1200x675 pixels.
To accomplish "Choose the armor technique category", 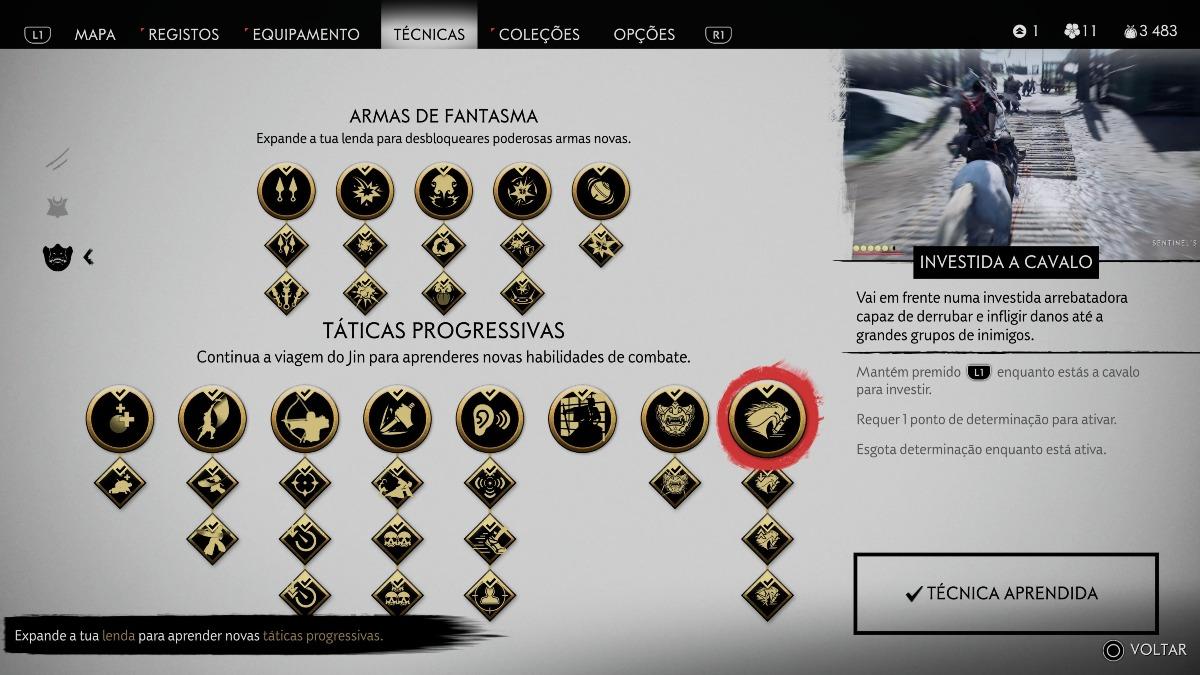I will click(x=58, y=207).
